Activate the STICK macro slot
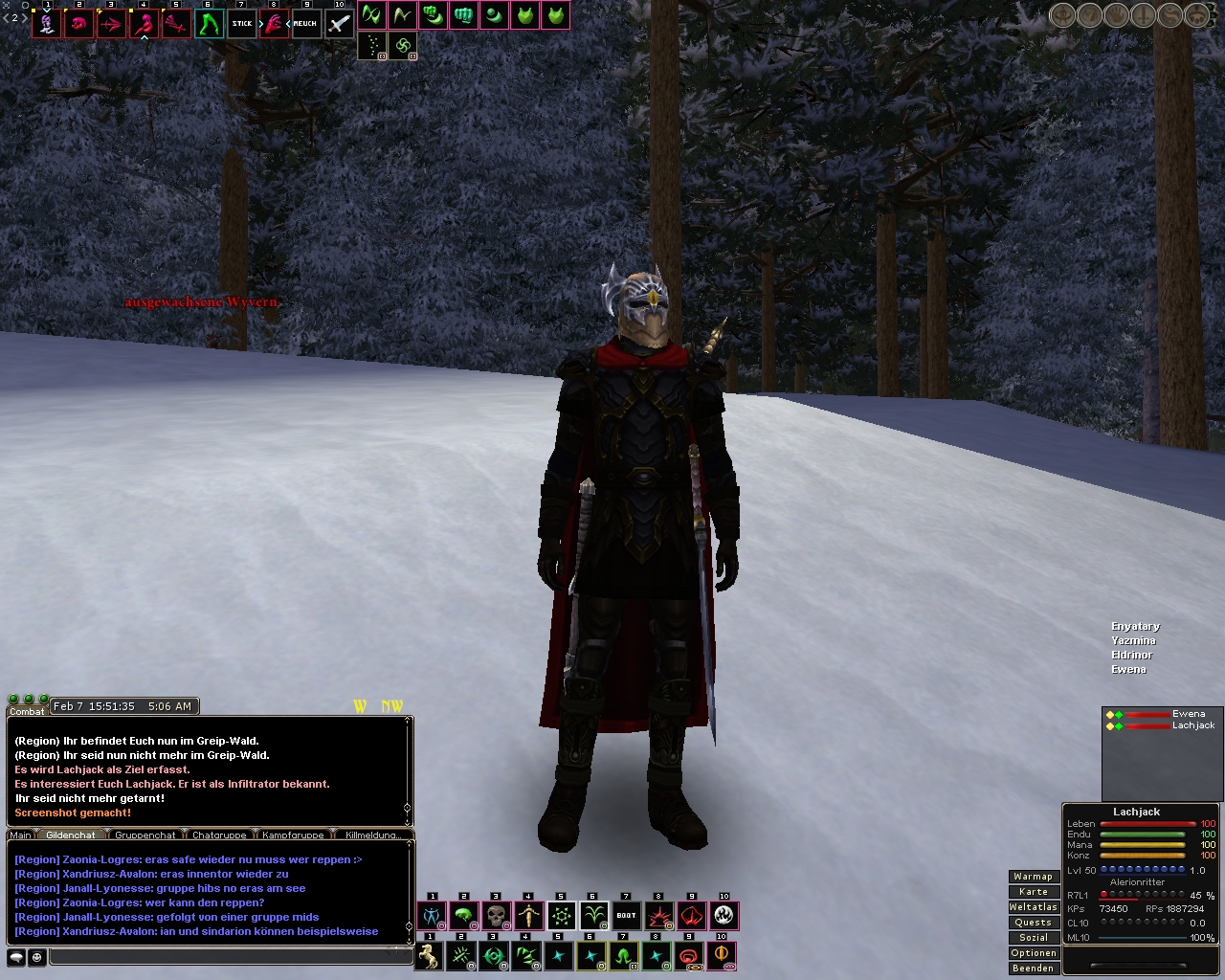 [242, 23]
